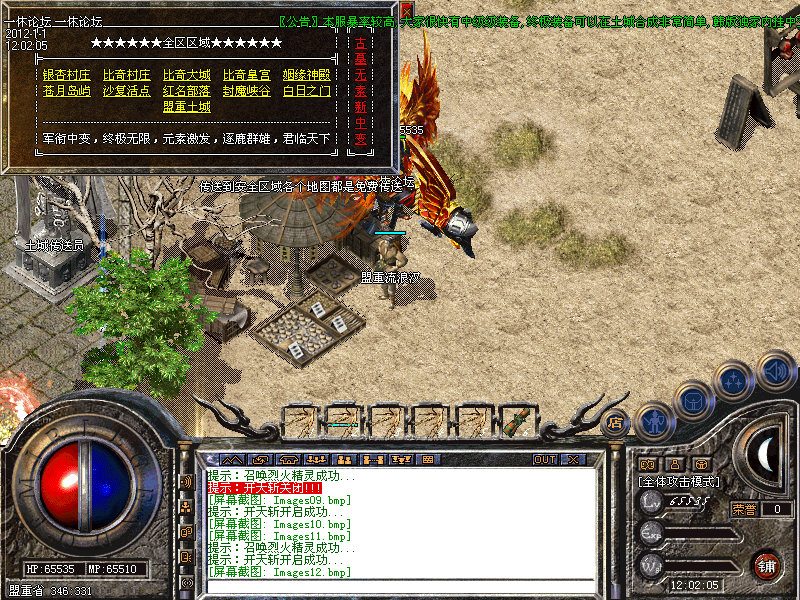Click the OUT button above the chat
800x600 pixels.
click(x=544, y=460)
